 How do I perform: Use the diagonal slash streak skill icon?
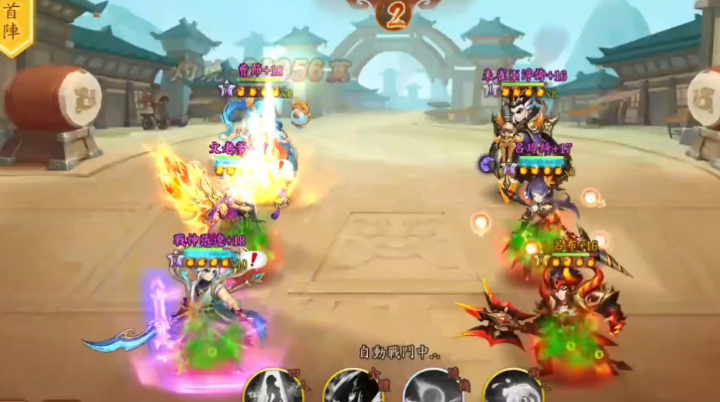pos(352,388)
